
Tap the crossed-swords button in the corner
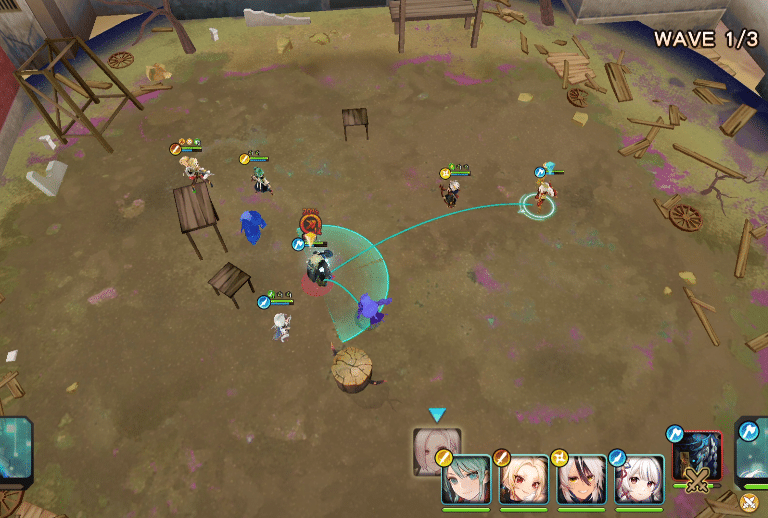tap(749, 502)
